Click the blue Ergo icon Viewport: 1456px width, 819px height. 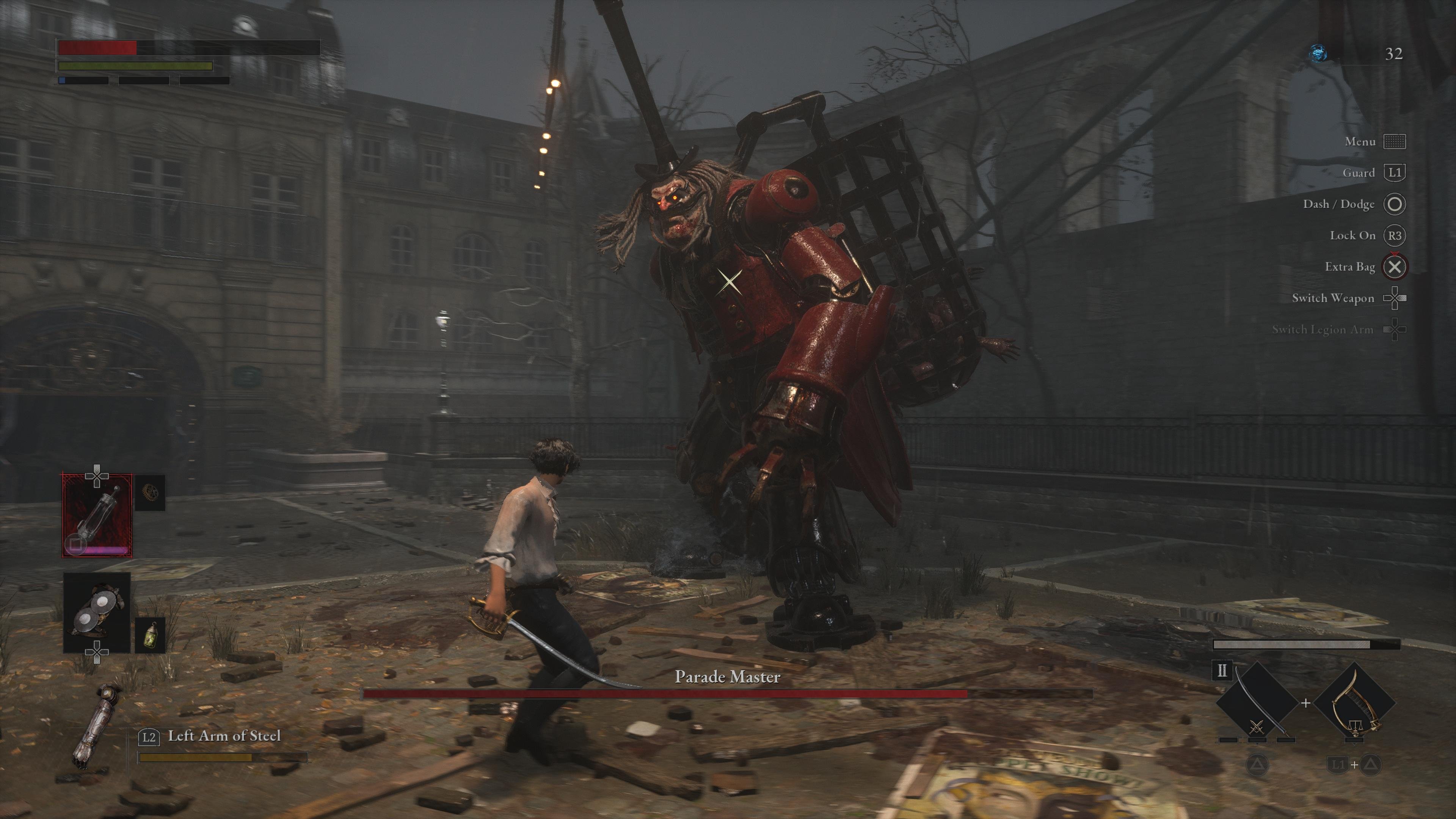pyautogui.click(x=1319, y=54)
